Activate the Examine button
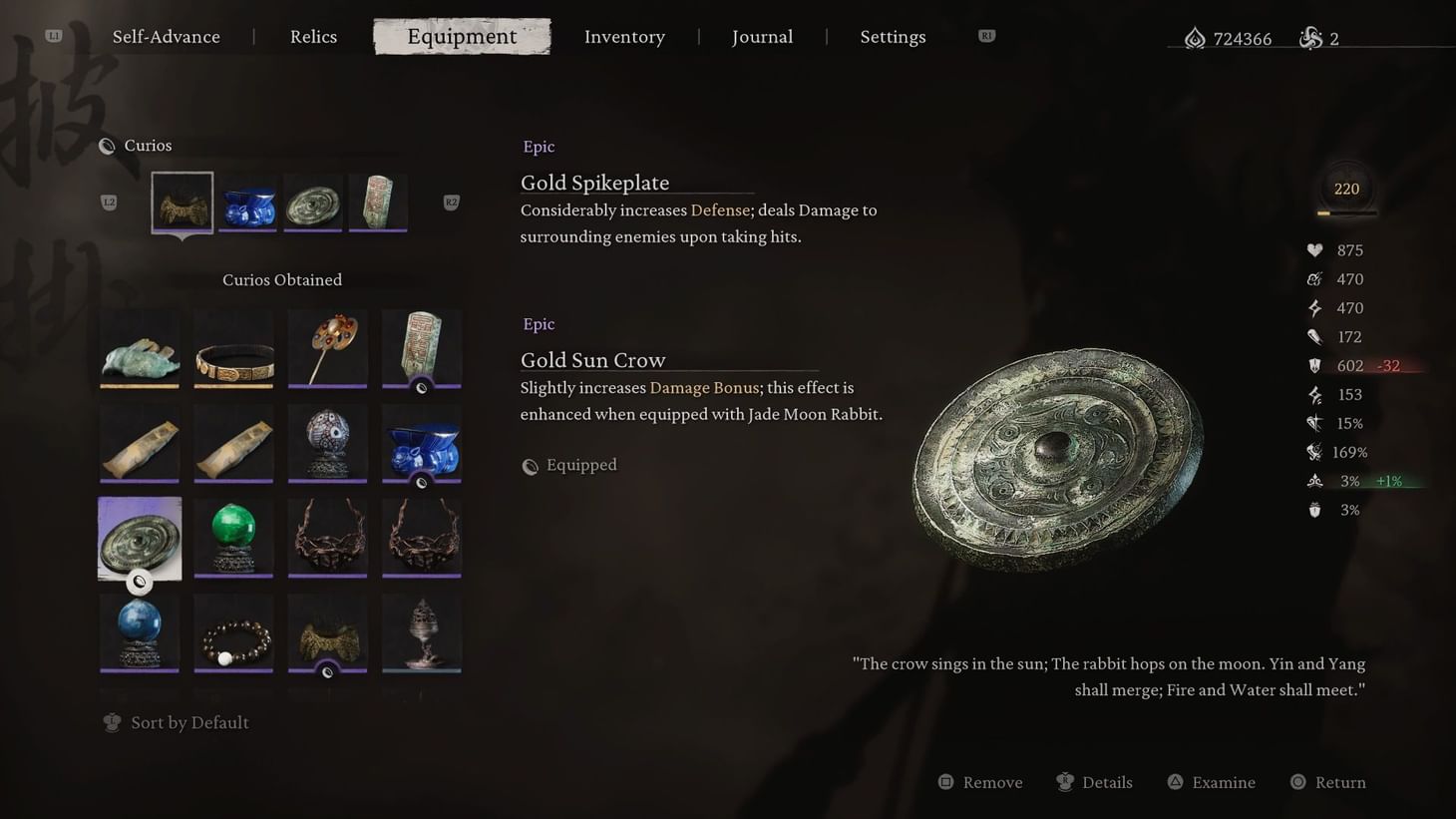Viewport: 1456px width, 819px height. 1211,782
